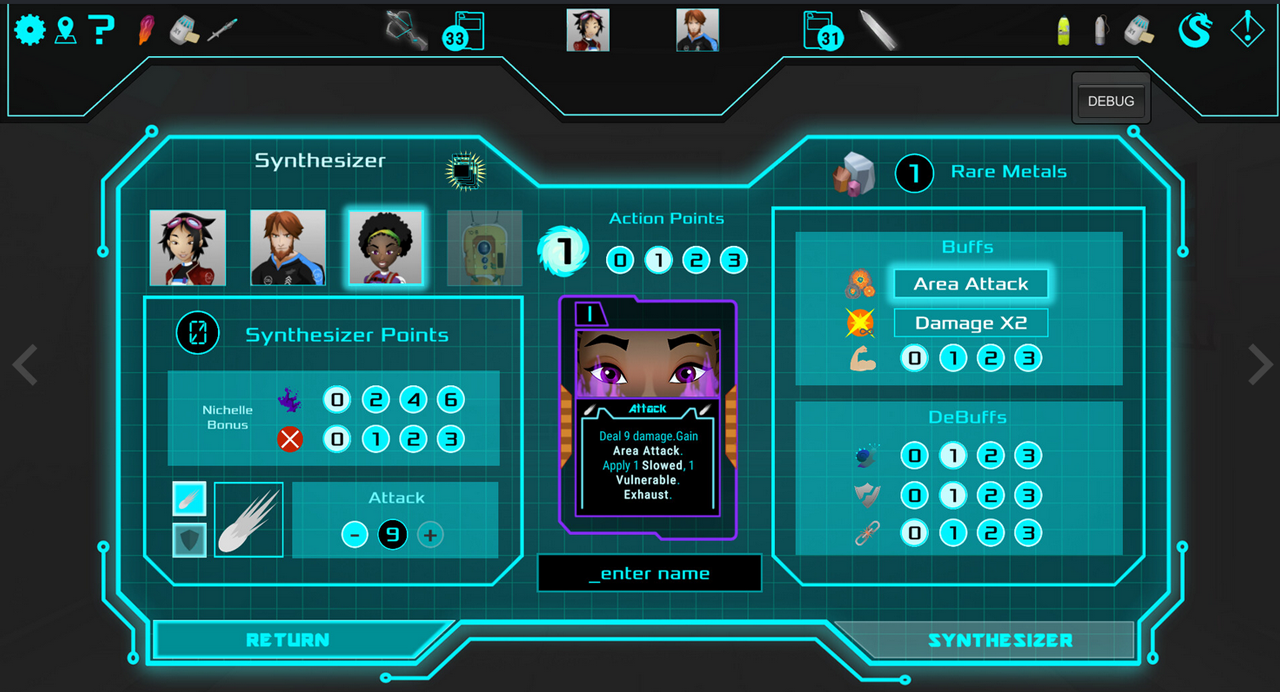Click the dragon emblem icon
Viewport: 1280px width, 692px height.
[1194, 30]
